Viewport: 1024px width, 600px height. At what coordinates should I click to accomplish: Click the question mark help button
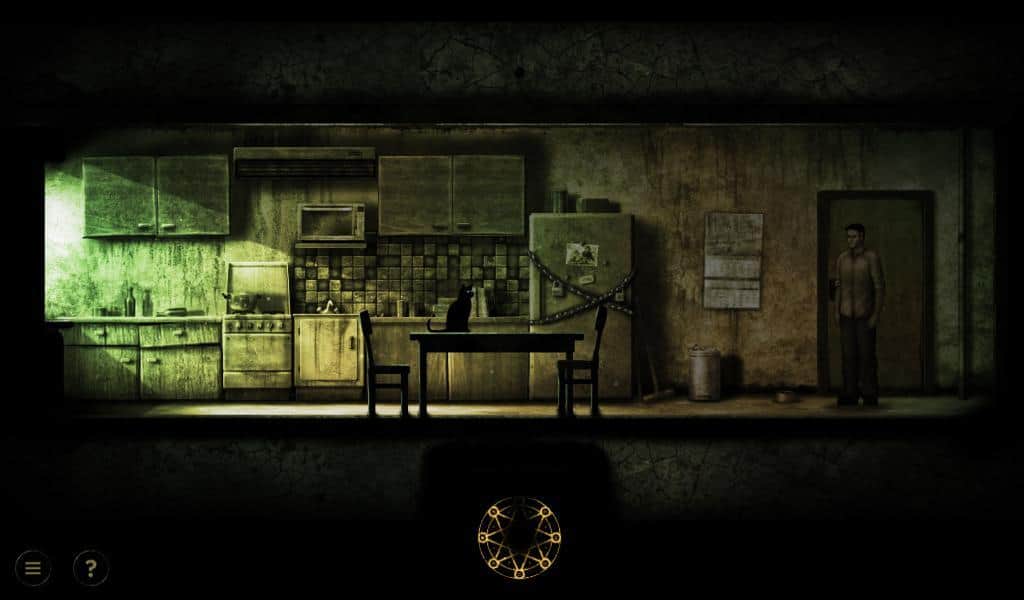(91, 569)
